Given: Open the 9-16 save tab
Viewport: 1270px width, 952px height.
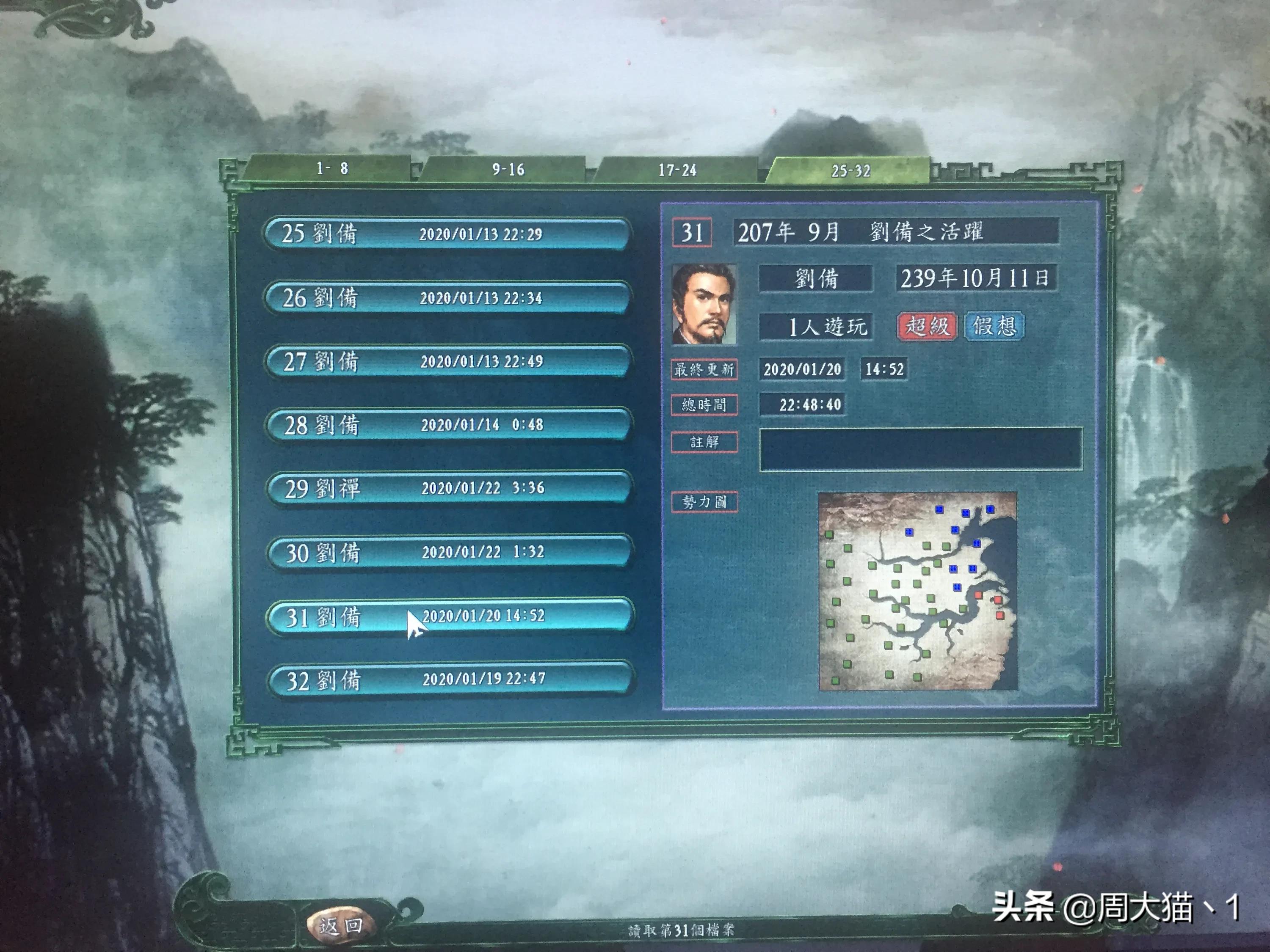Looking at the screenshot, I should point(508,170).
